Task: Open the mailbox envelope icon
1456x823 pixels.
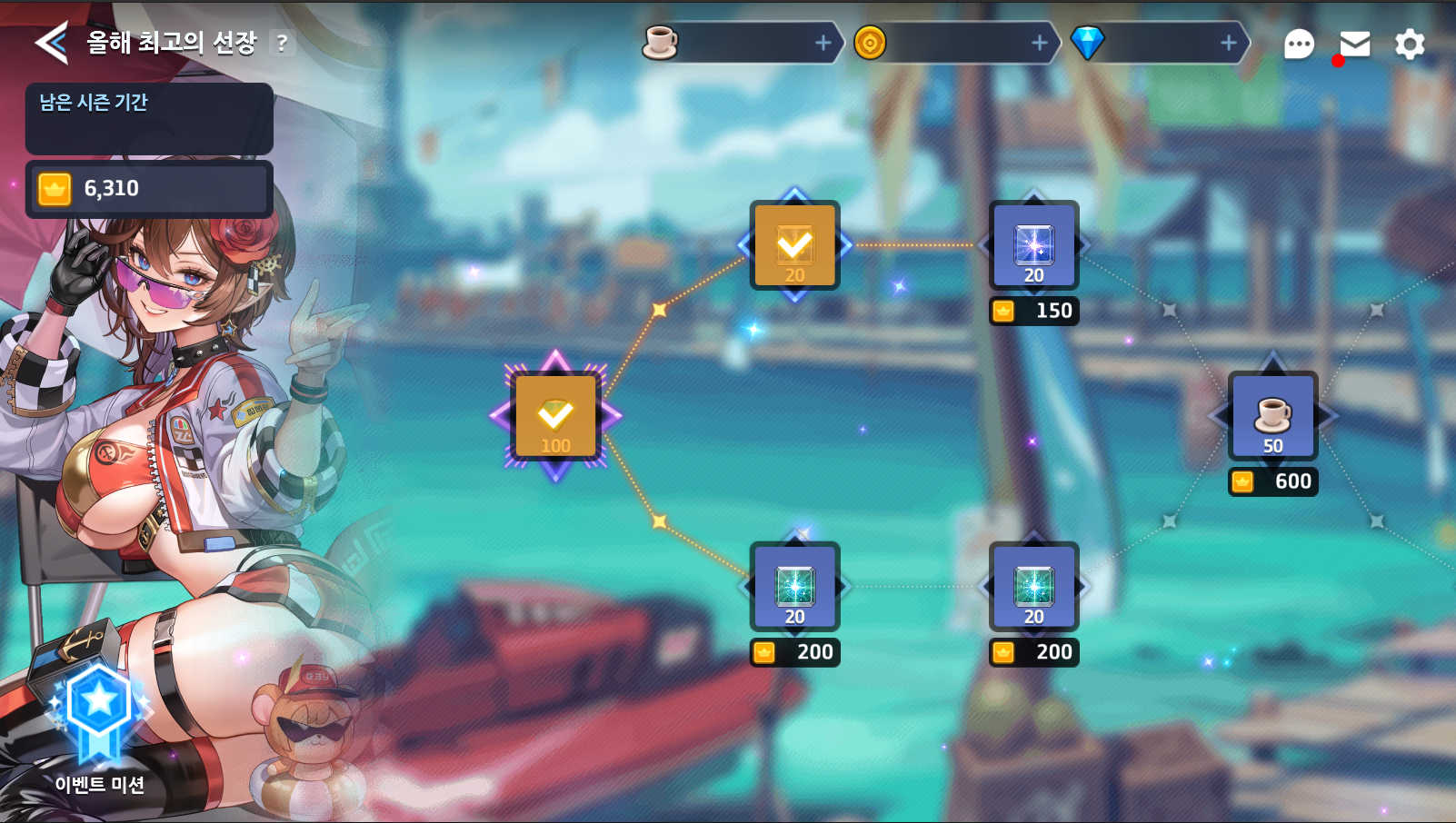Action: coord(1354,44)
